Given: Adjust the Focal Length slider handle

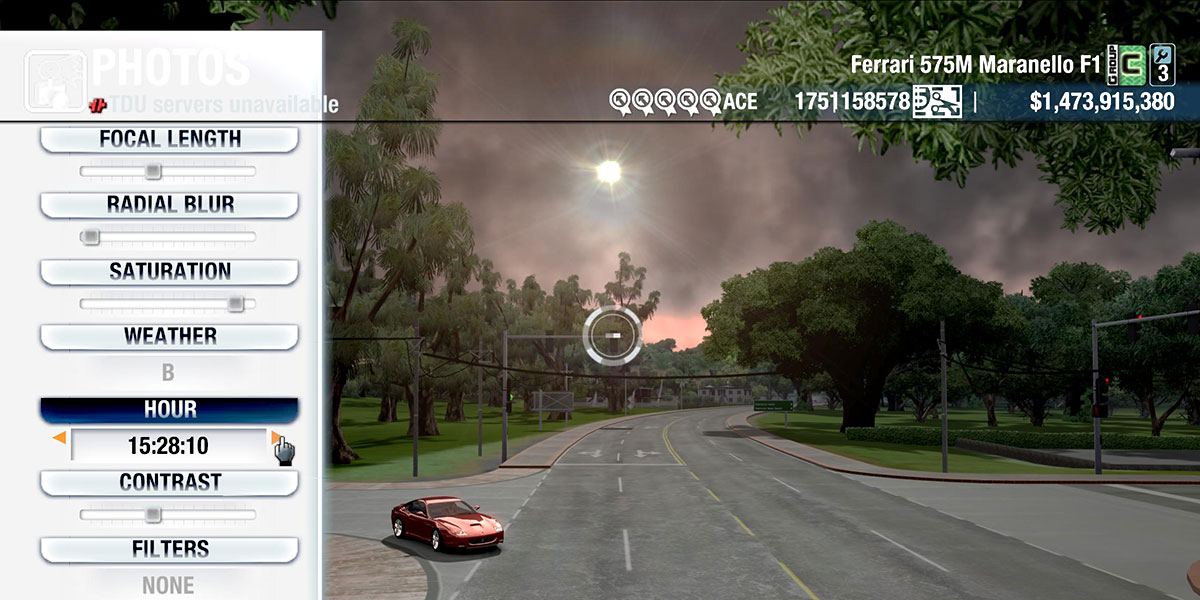Looking at the screenshot, I should [x=152, y=171].
